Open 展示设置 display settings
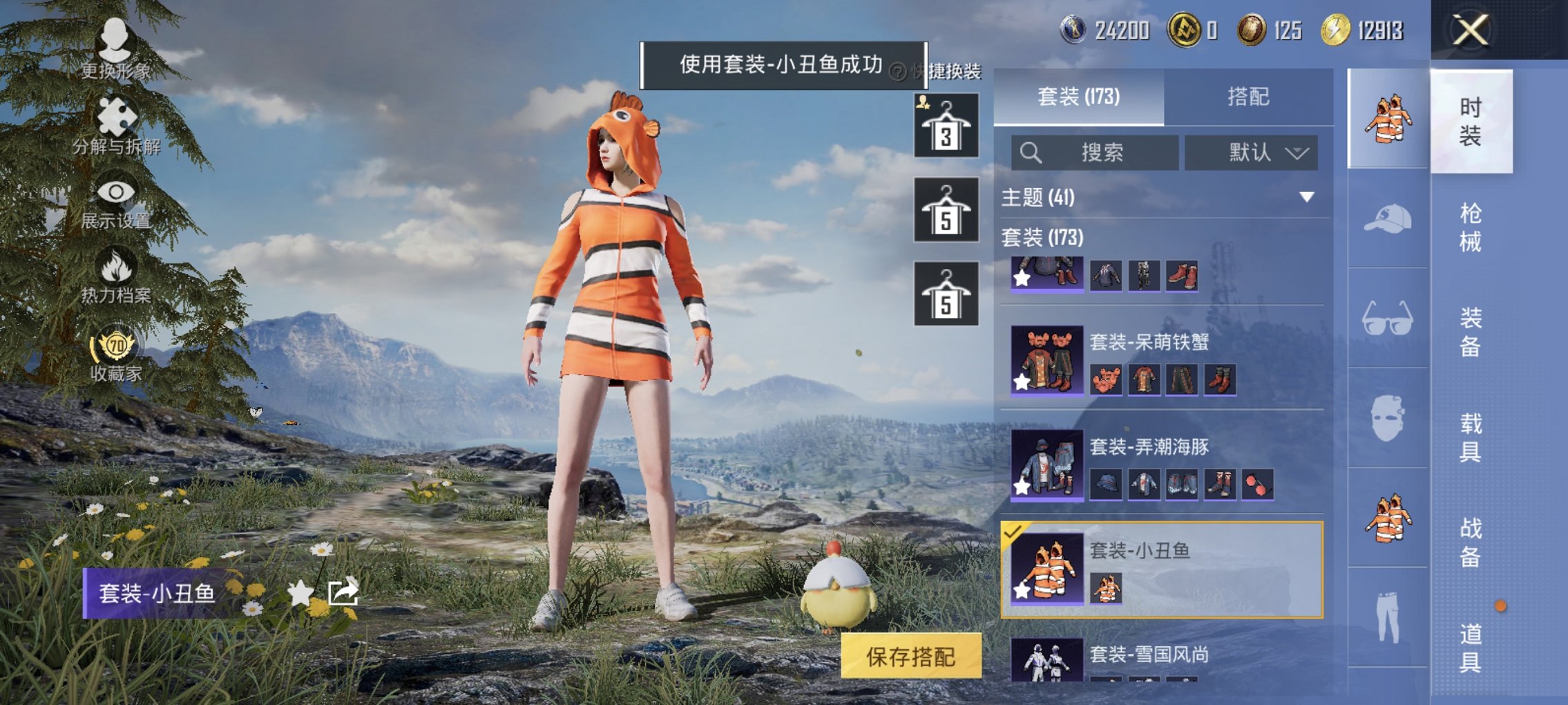Screen dimensions: 1568x705 116,195
